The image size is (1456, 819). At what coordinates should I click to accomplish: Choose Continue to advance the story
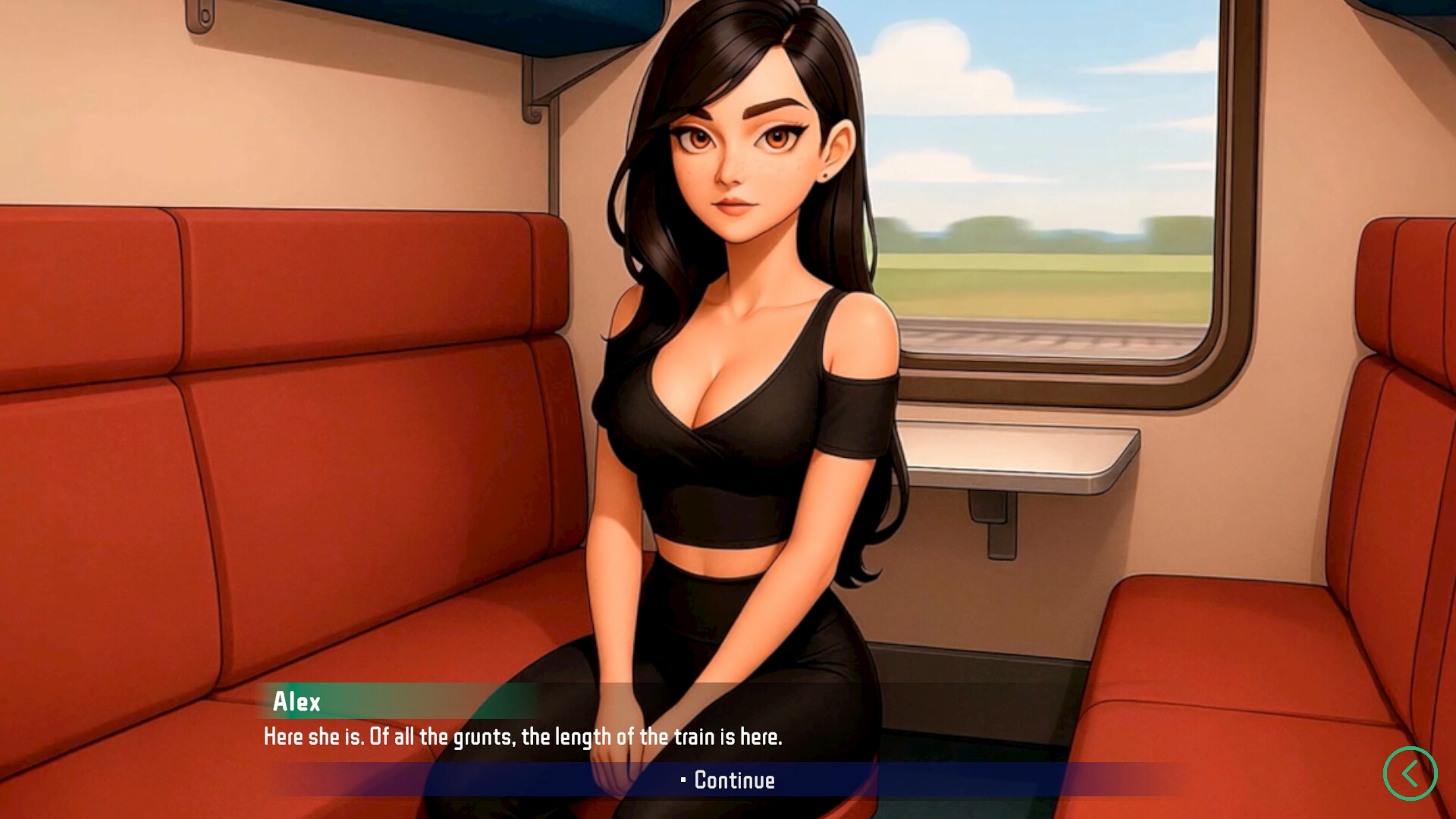click(x=727, y=780)
